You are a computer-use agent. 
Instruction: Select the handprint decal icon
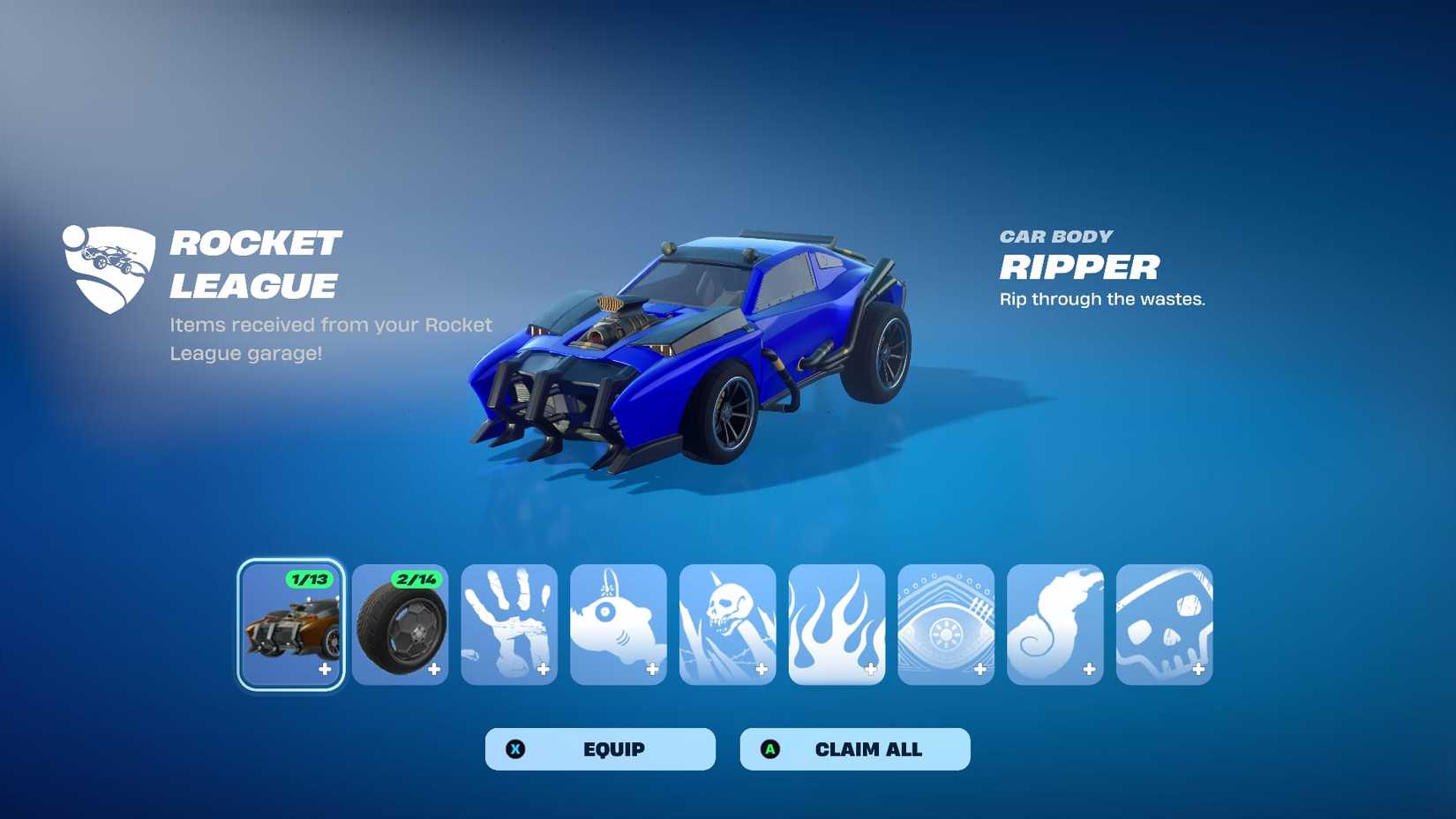(x=509, y=624)
